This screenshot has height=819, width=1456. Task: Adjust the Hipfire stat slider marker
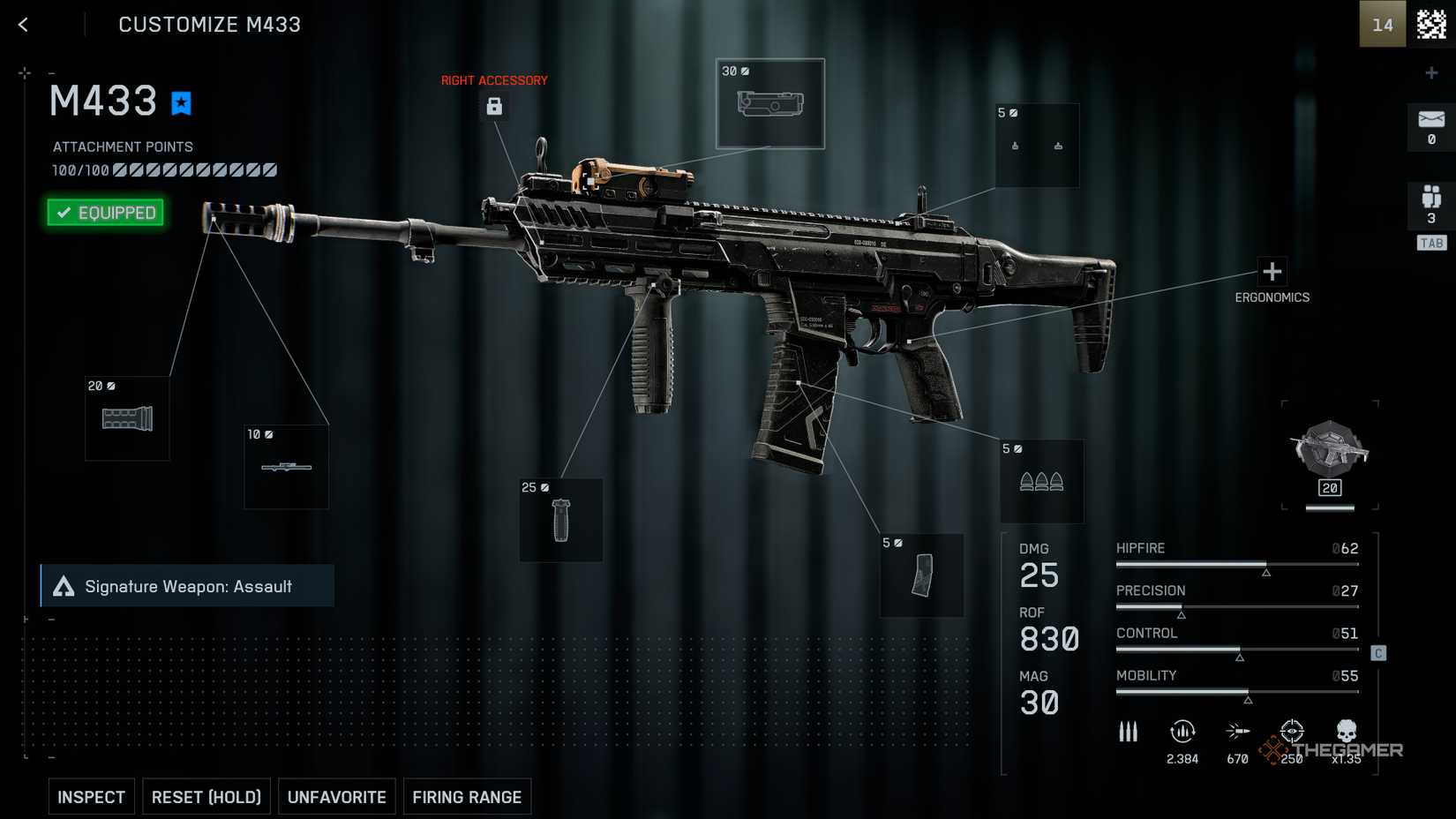click(x=1265, y=571)
